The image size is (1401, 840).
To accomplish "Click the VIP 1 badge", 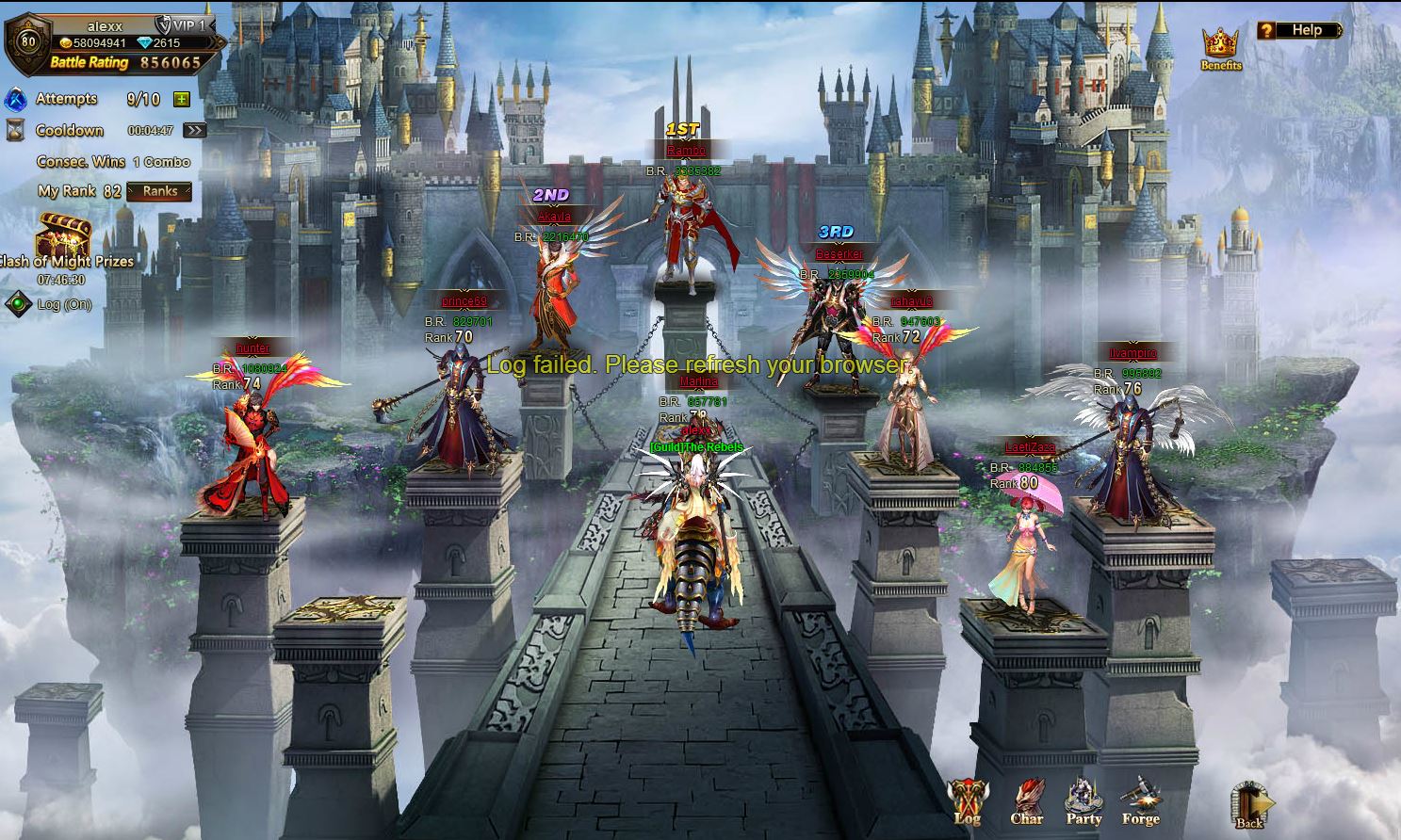I will [x=180, y=25].
